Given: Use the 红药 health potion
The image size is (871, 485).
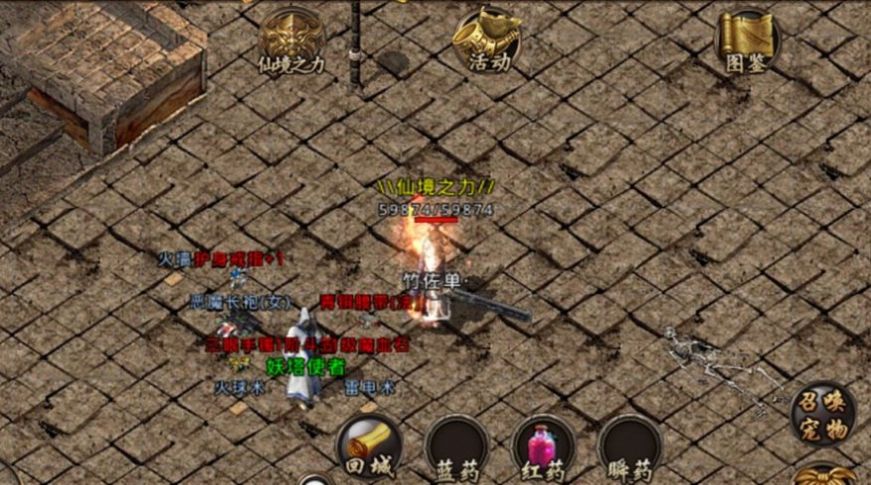Looking at the screenshot, I should [x=544, y=446].
